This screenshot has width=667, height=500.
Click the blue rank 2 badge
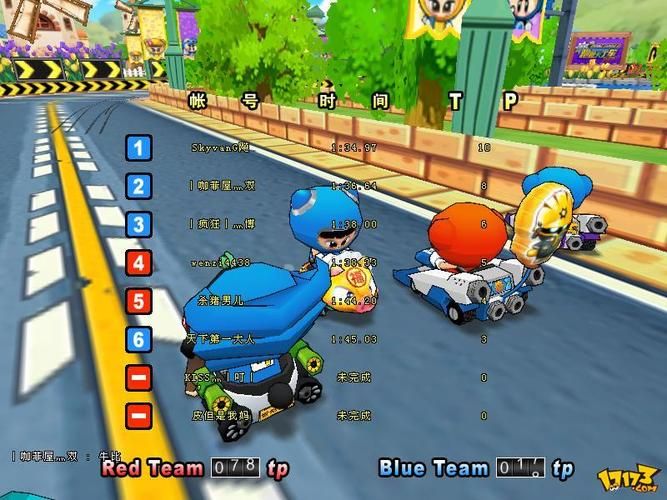point(139,186)
